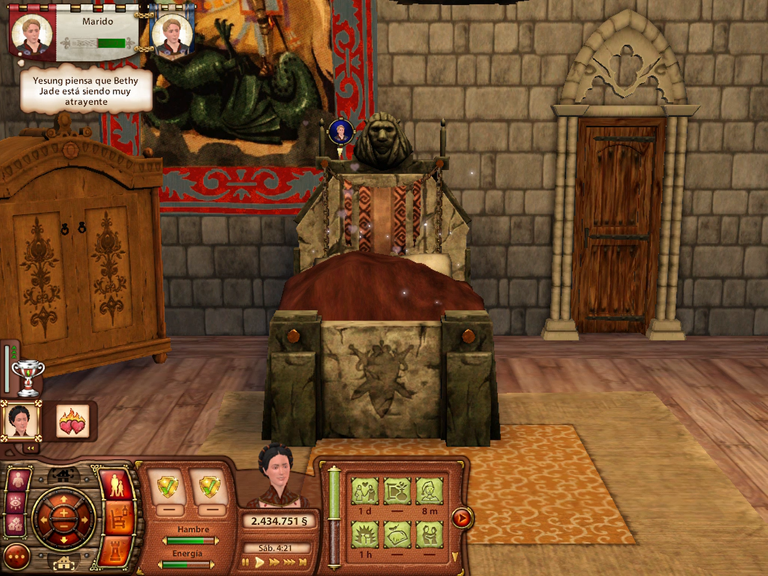
Task: Select the active Sim portrait in queue
Action: [x=20, y=420]
